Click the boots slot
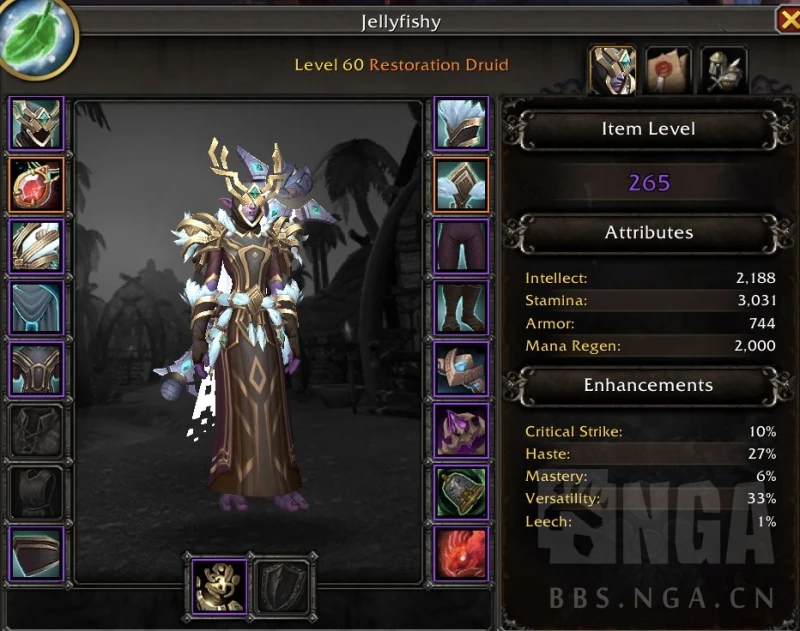Screen dimensions: 800x631 pyautogui.click(x=461, y=307)
